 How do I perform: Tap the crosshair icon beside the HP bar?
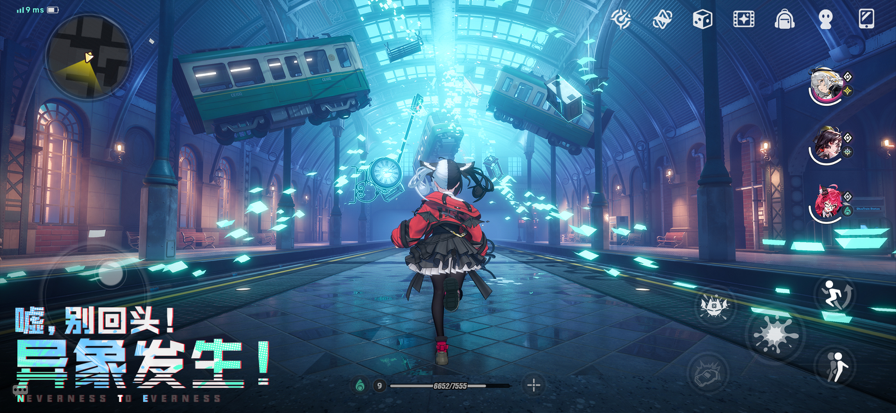tap(534, 385)
